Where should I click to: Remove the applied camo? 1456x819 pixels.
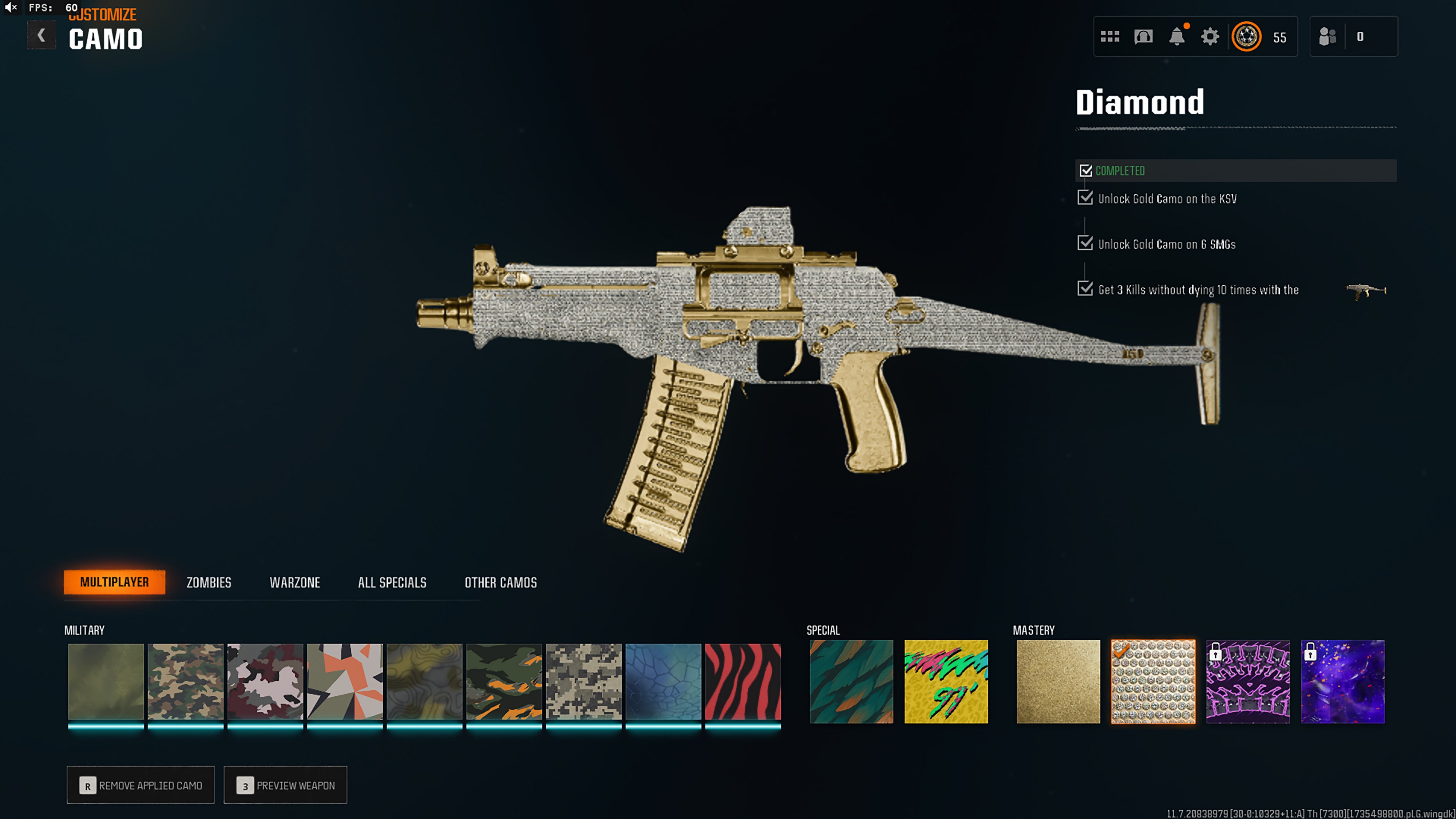(141, 785)
